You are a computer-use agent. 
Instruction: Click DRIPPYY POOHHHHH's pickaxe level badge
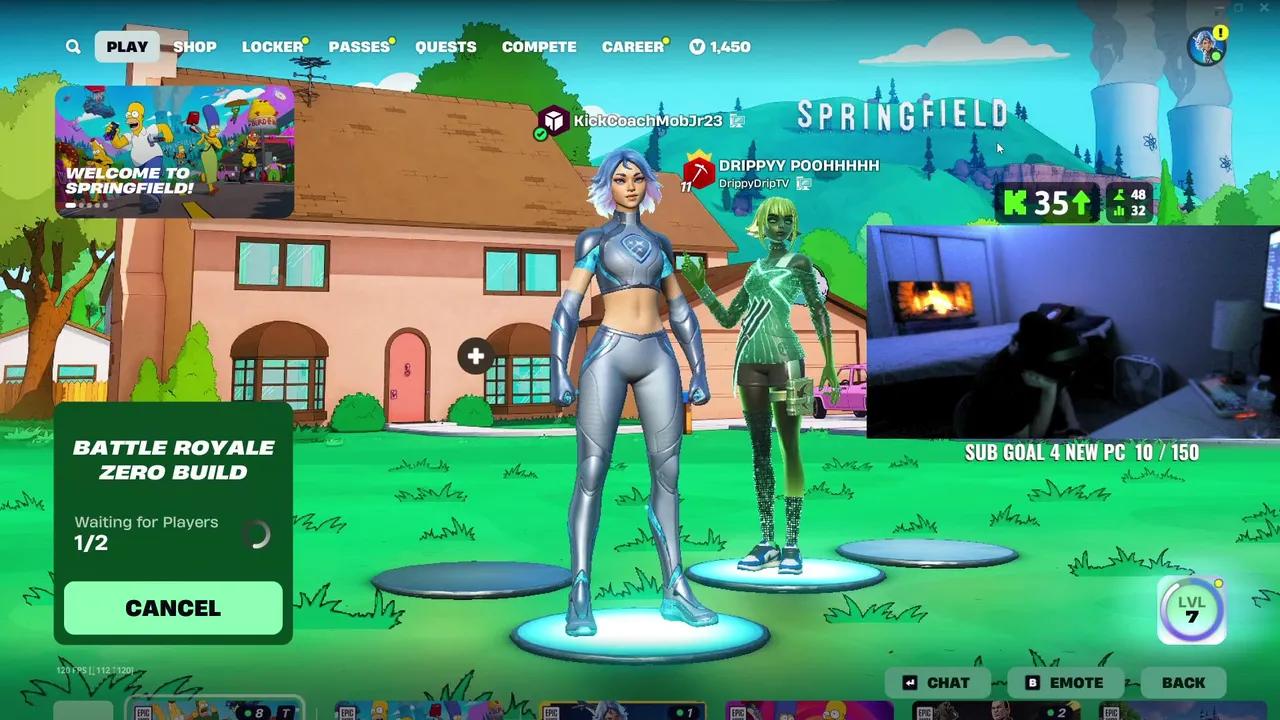pos(697,173)
